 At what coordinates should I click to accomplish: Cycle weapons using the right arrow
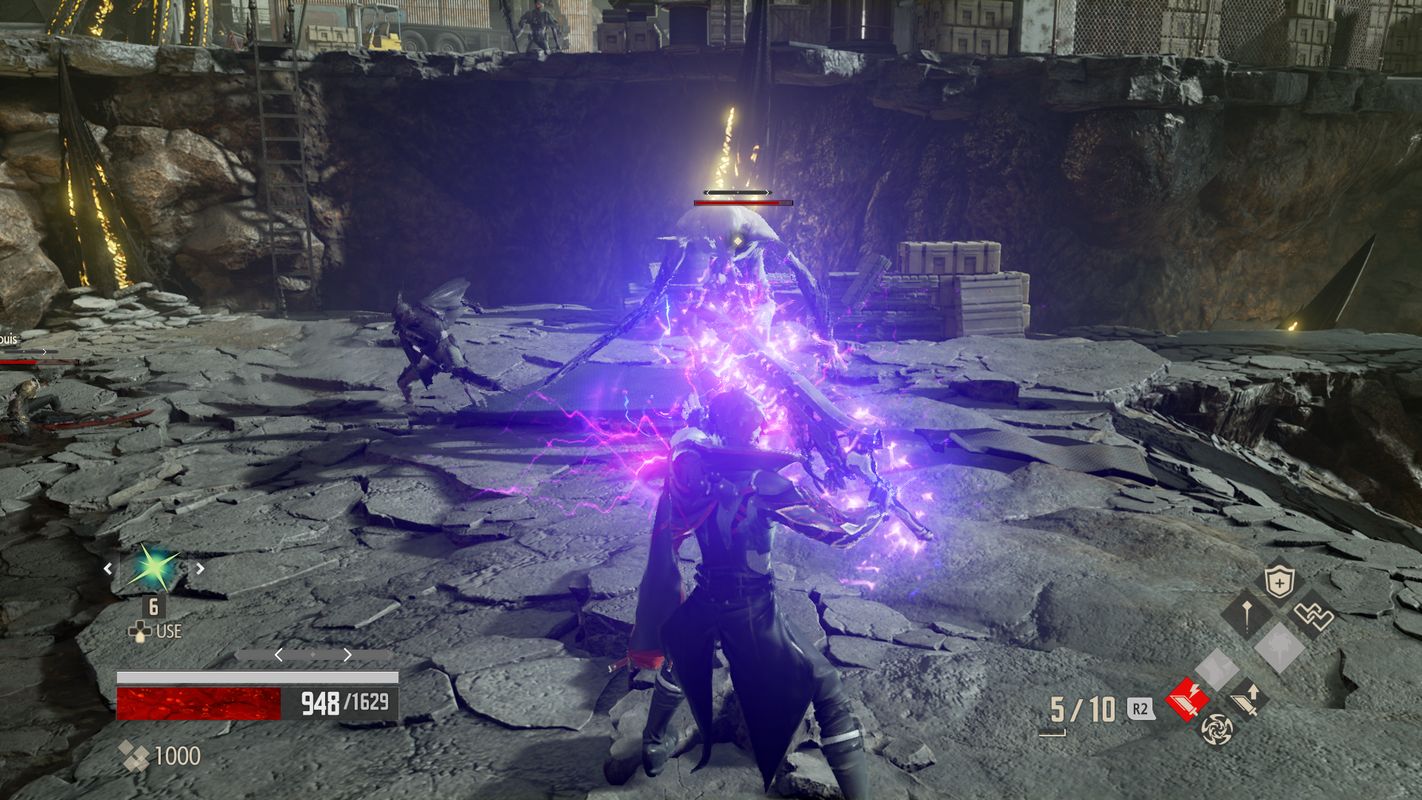[347, 654]
